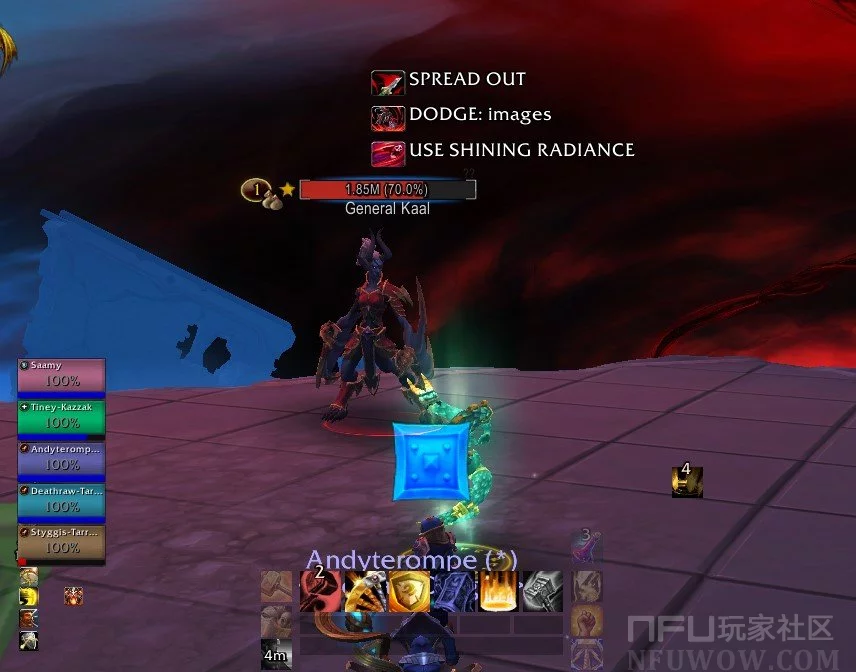
Task: Click the USE SHINING RADIANCE alert icon
Action: (x=387, y=153)
